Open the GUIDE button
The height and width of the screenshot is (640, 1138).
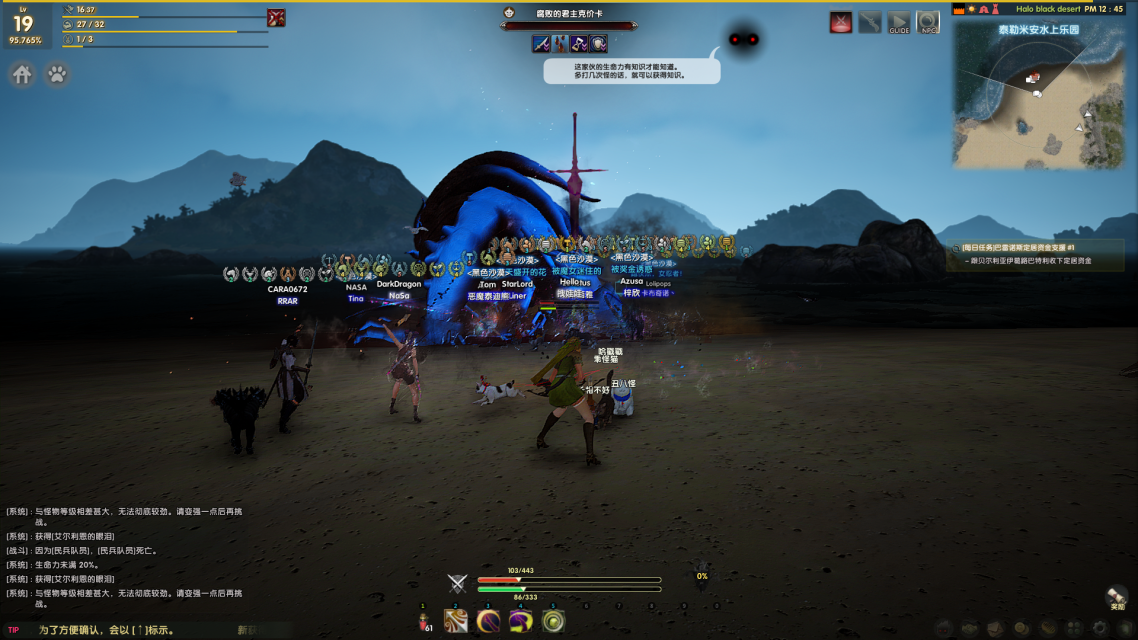(899, 23)
